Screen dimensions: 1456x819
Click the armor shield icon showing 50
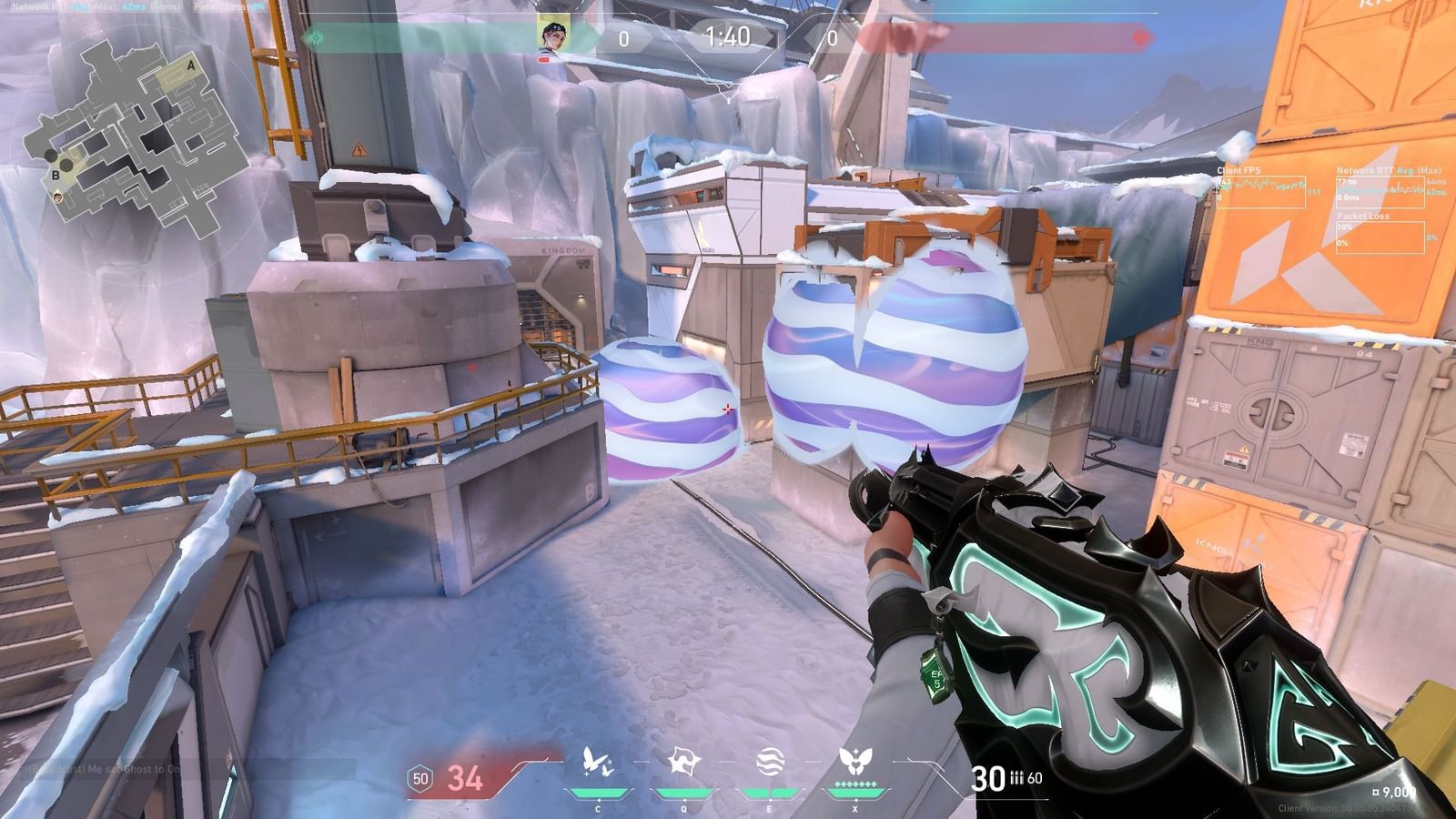click(x=419, y=779)
